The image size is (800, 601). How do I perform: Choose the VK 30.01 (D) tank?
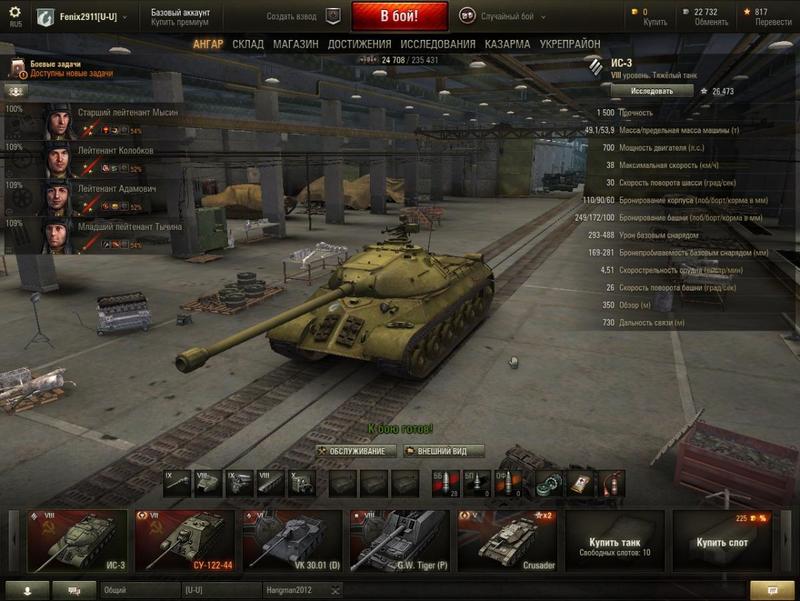pyautogui.click(x=292, y=541)
